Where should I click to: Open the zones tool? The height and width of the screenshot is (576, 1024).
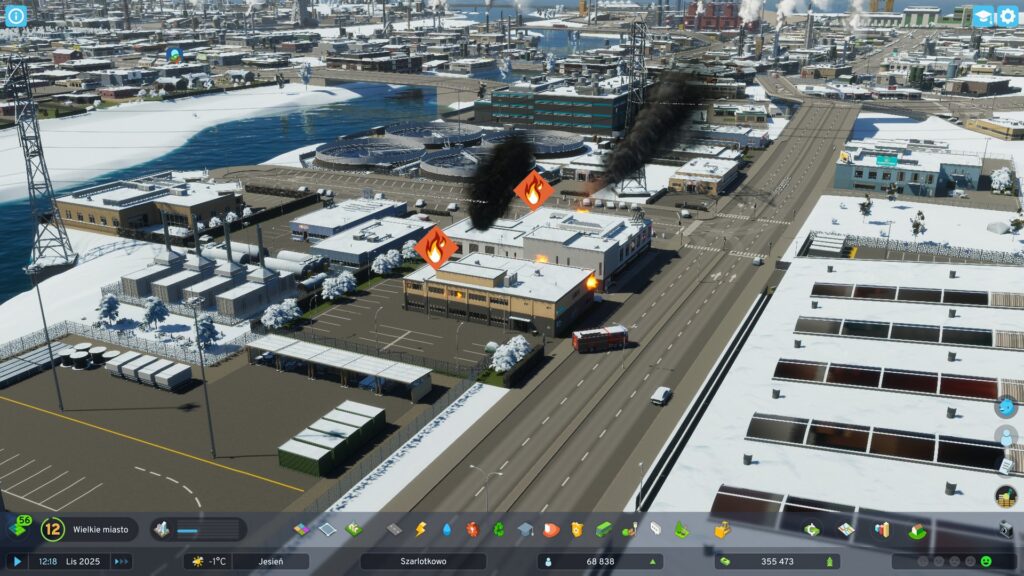pyautogui.click(x=302, y=529)
